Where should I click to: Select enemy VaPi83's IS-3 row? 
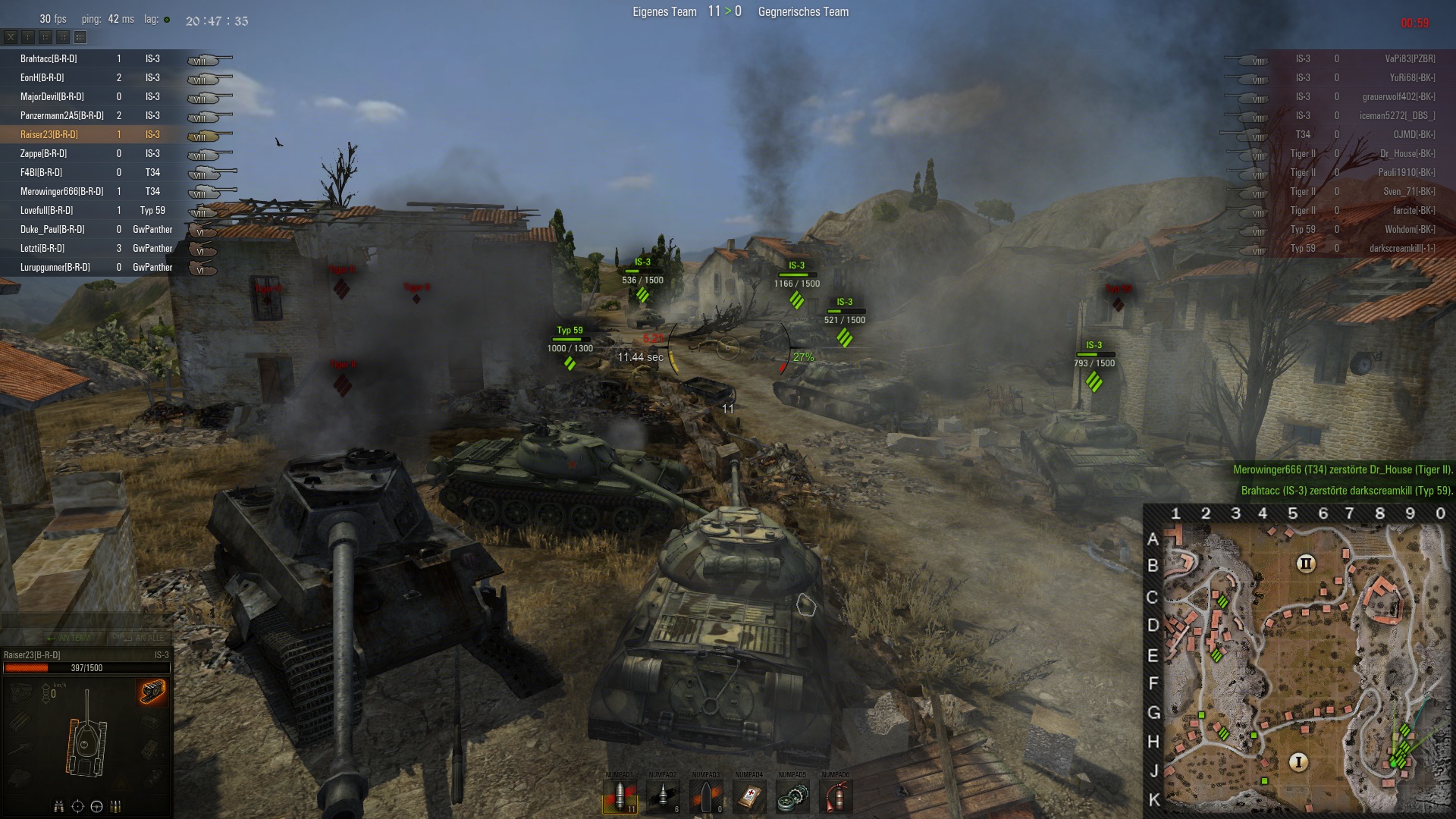click(1350, 58)
